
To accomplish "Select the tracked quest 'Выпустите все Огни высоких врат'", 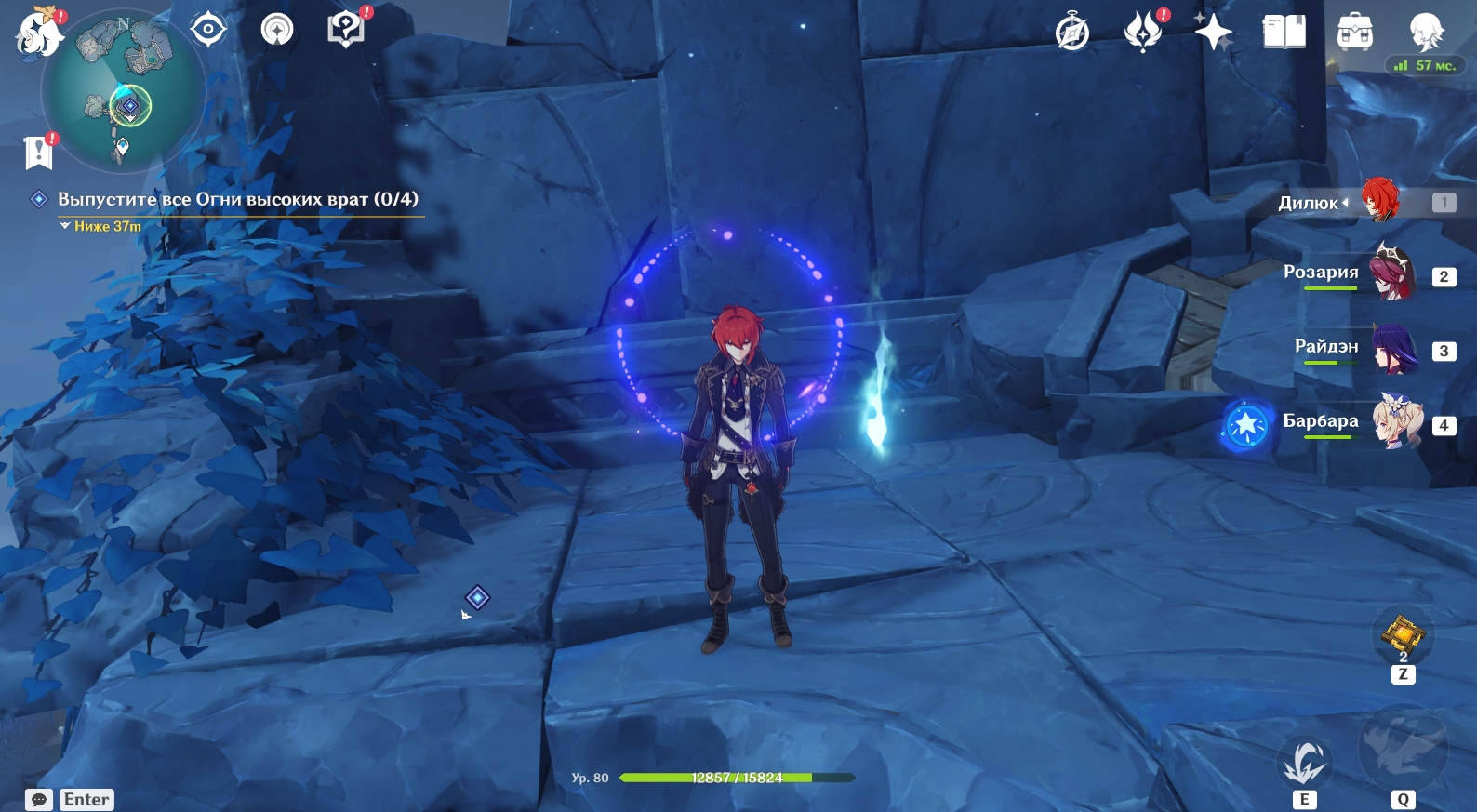I will point(237,199).
